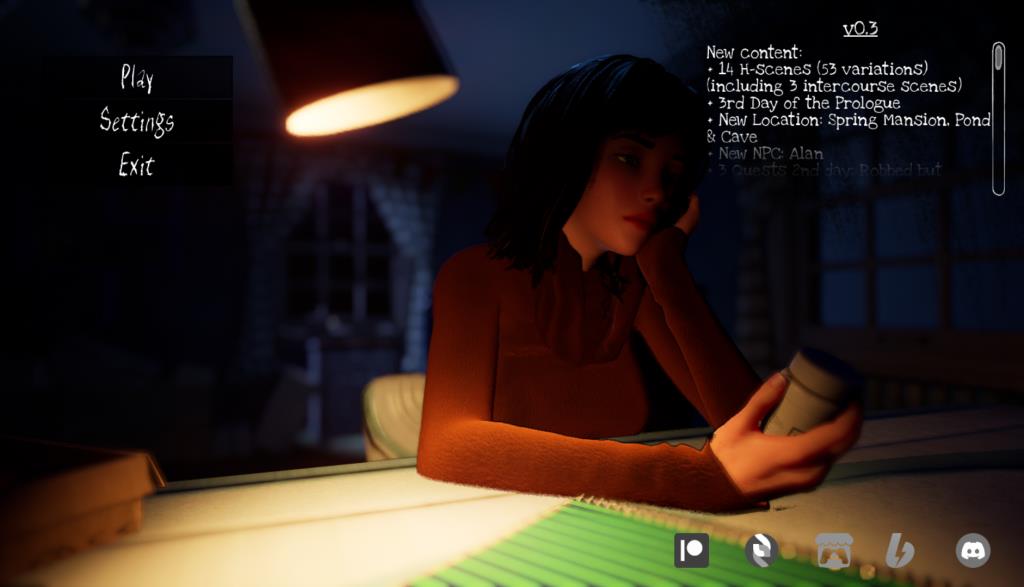Open the SubscribeStar link icon
The width and height of the screenshot is (1024, 587).
coord(761,550)
